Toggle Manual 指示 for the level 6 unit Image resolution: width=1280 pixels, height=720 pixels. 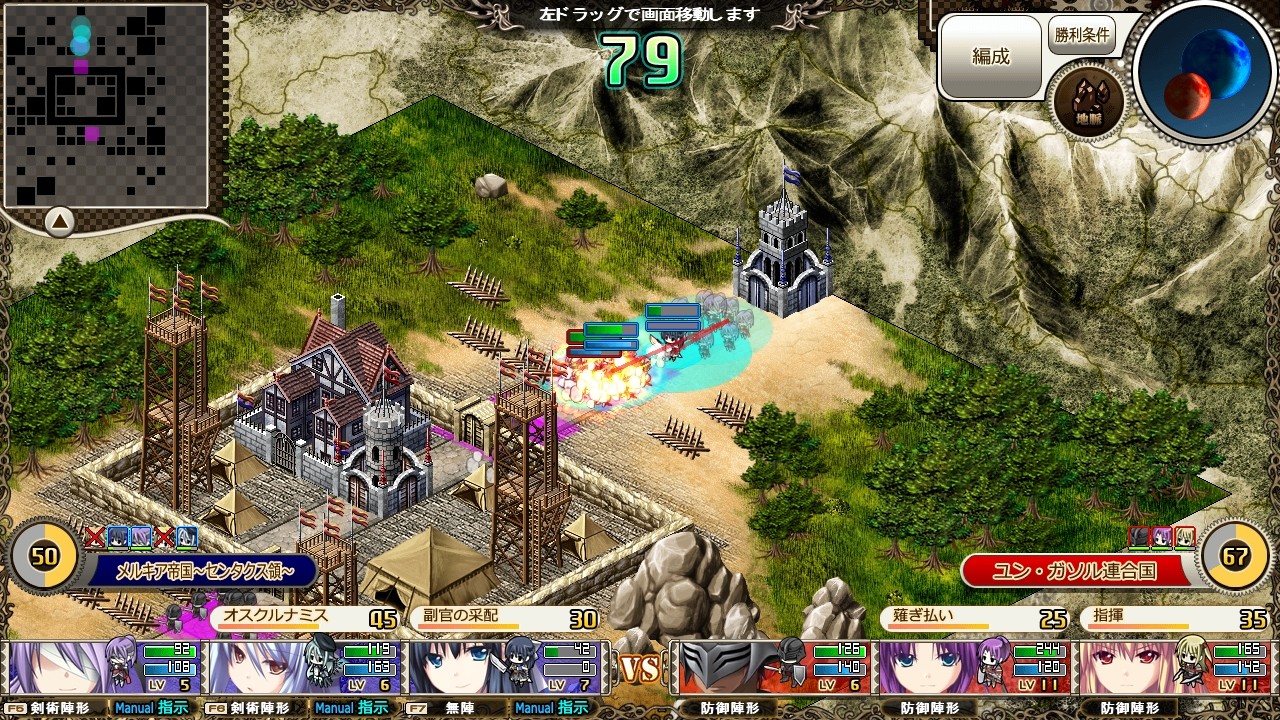coord(351,708)
